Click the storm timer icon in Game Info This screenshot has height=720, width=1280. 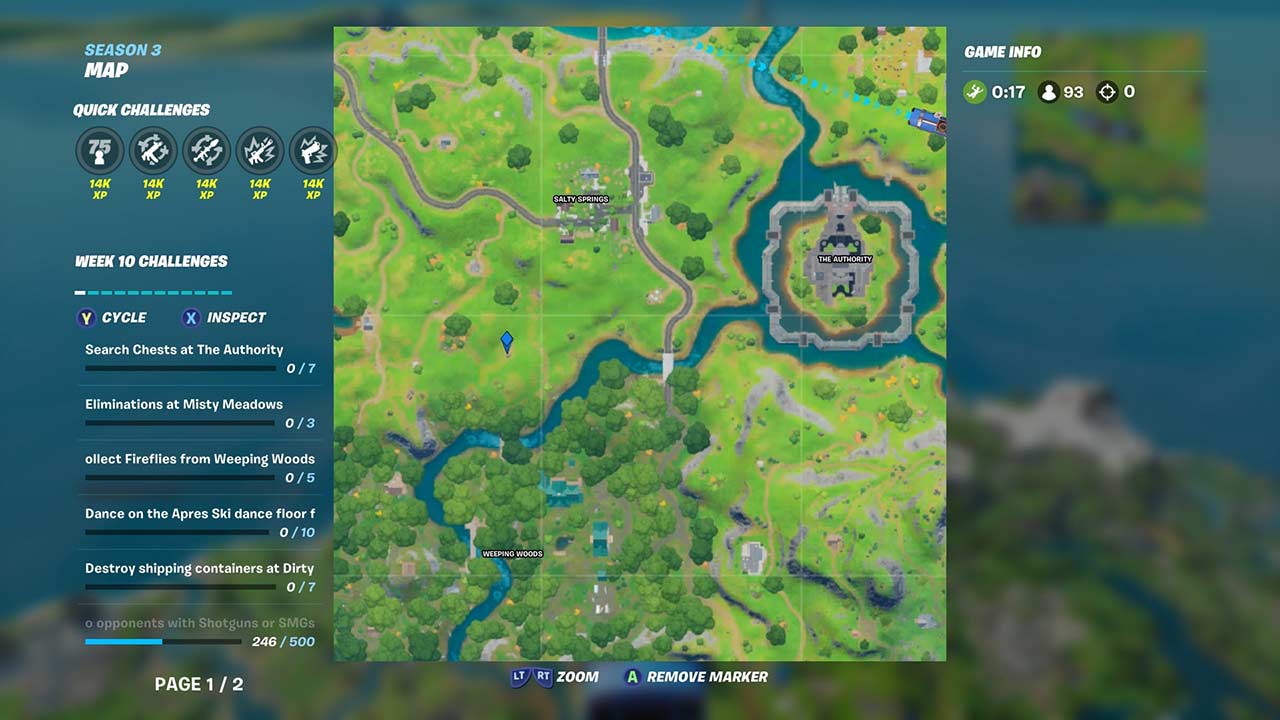[975, 91]
